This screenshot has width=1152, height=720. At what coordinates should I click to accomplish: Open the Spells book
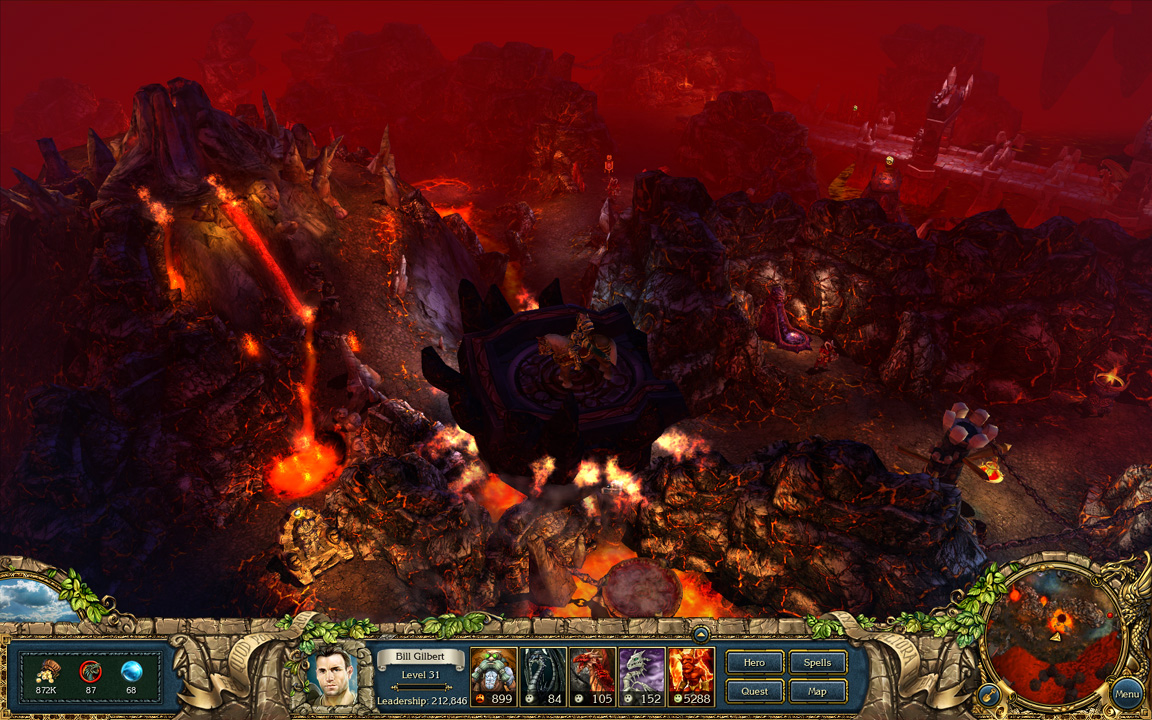817,662
